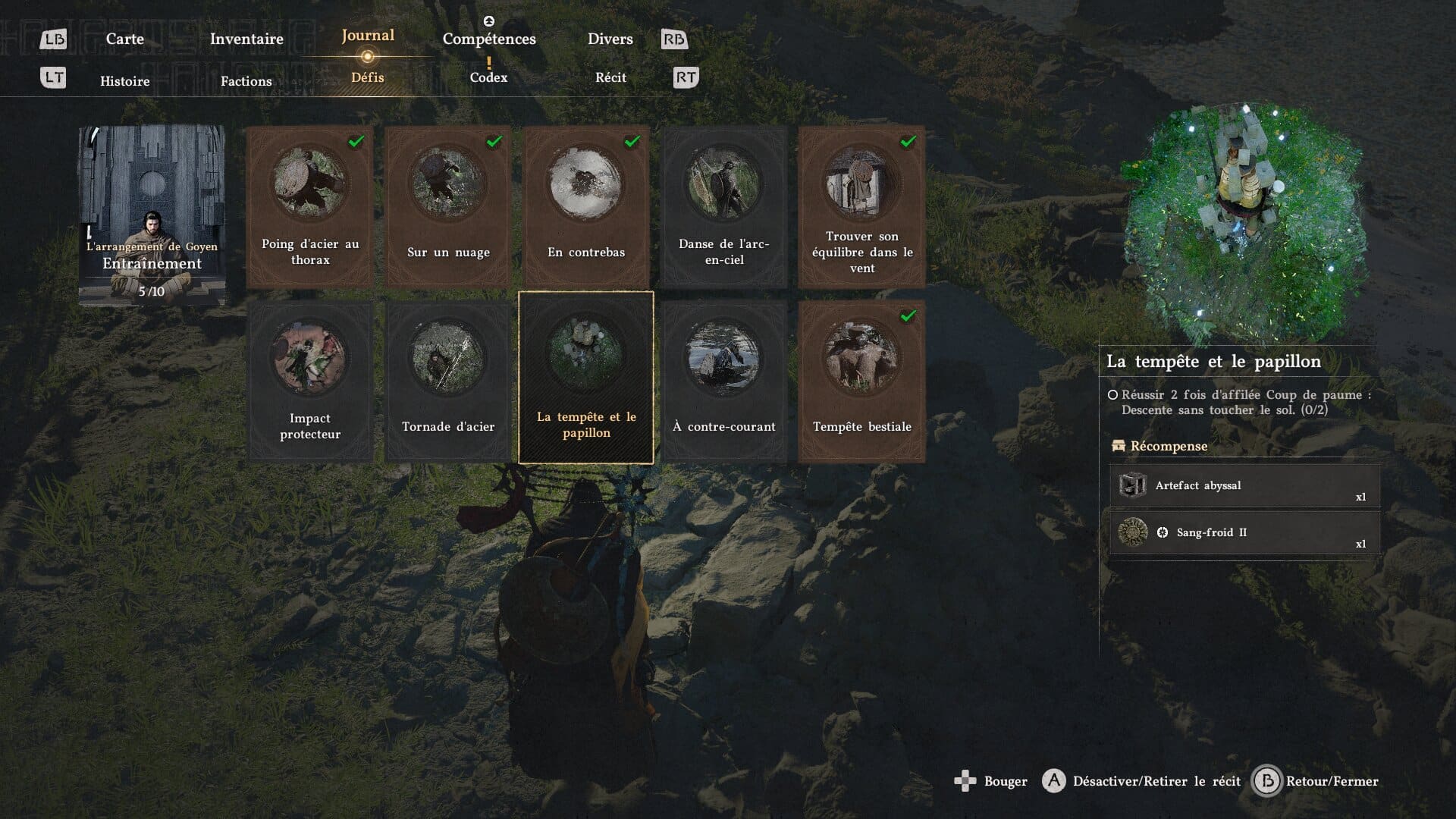Switch to the Factions sub-tab

coord(246,81)
